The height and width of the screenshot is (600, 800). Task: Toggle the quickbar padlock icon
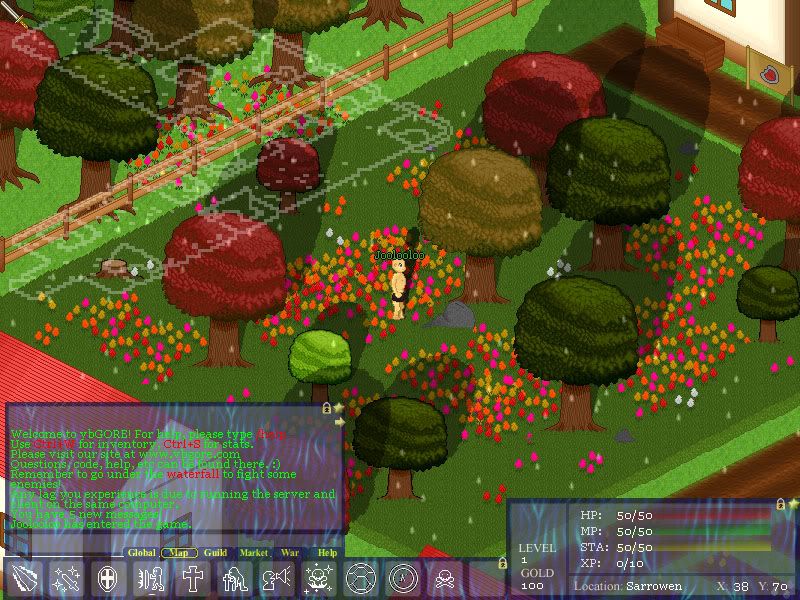(x=502, y=564)
